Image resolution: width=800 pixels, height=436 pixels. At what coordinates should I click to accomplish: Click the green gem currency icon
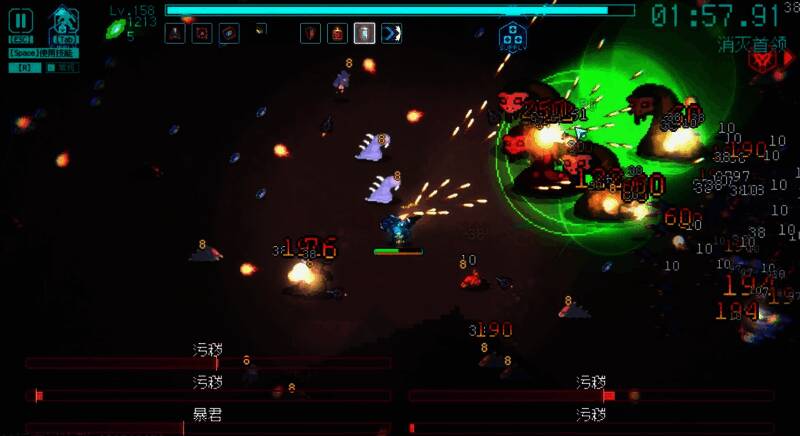(115, 28)
